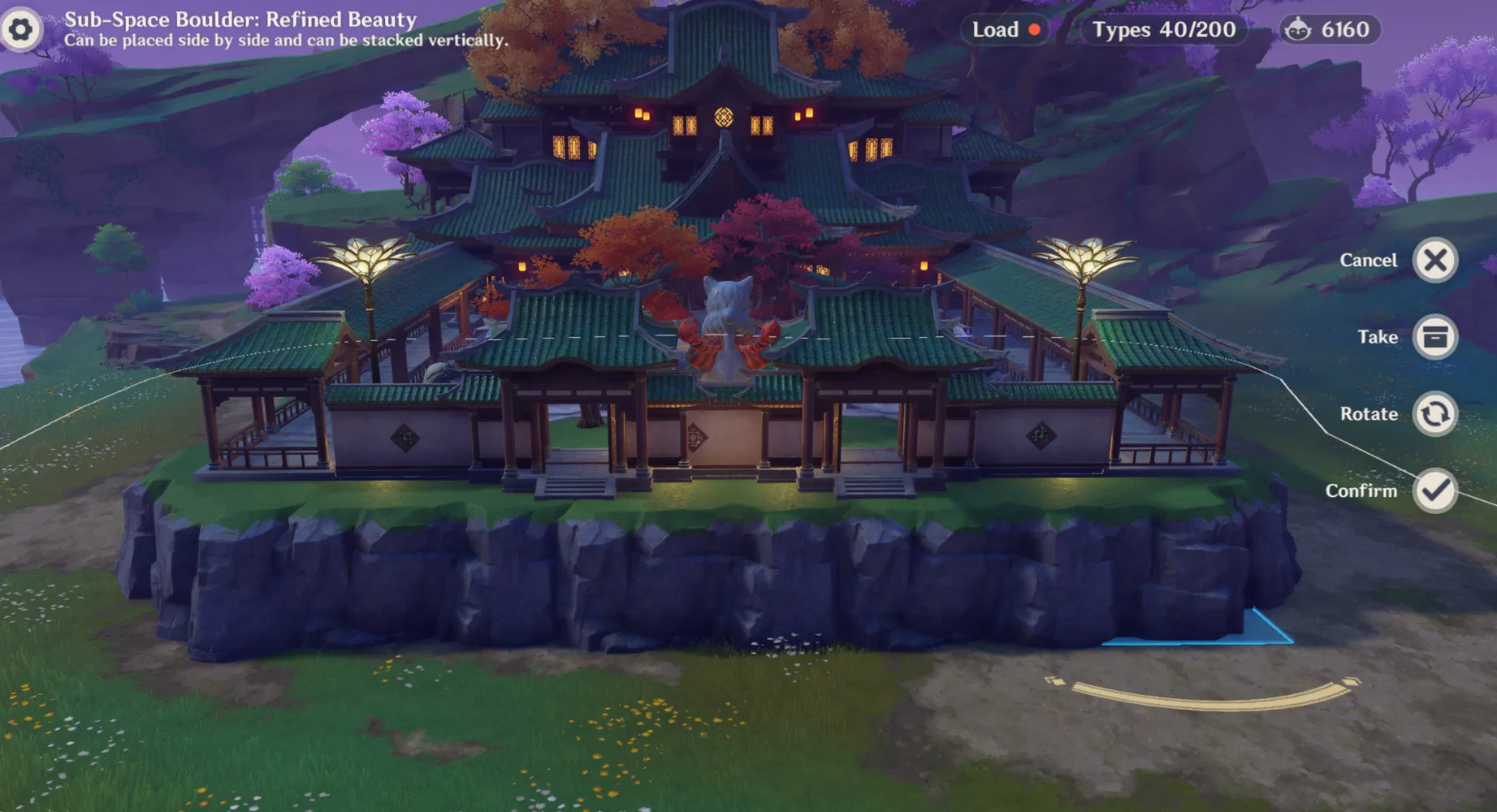Image resolution: width=1497 pixels, height=812 pixels.
Task: Click the red dot inside the Load button
Action: [x=1033, y=29]
